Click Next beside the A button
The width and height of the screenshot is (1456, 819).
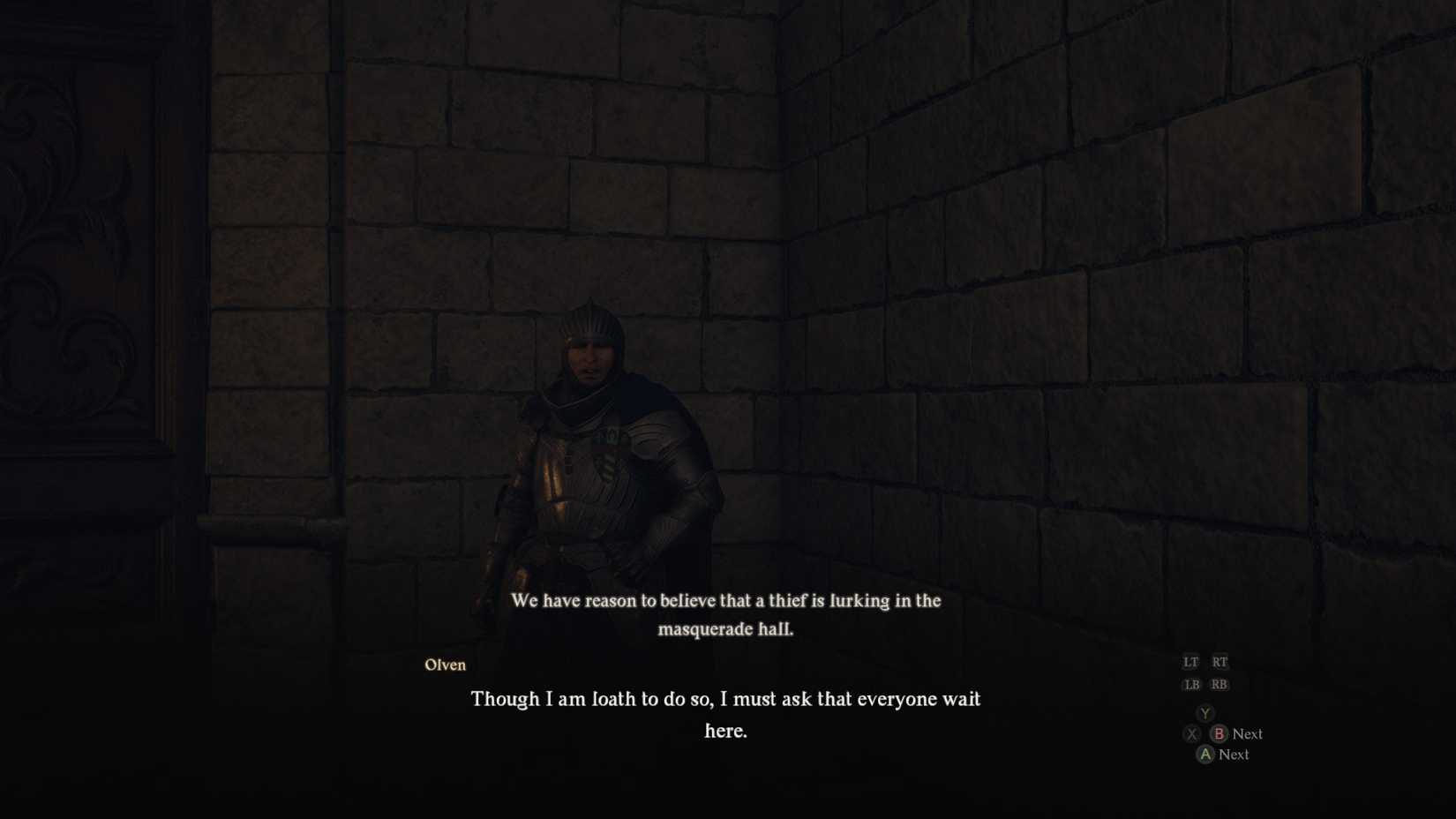[1233, 755]
